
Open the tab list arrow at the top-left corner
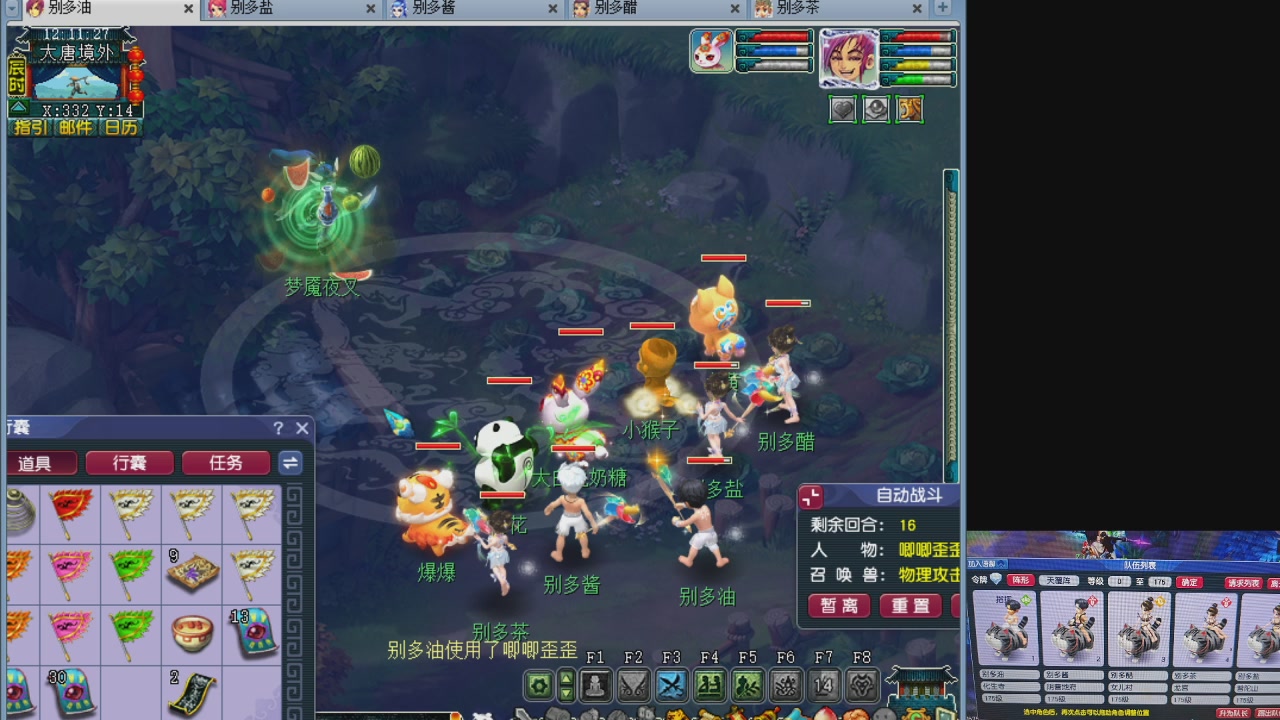point(11,9)
